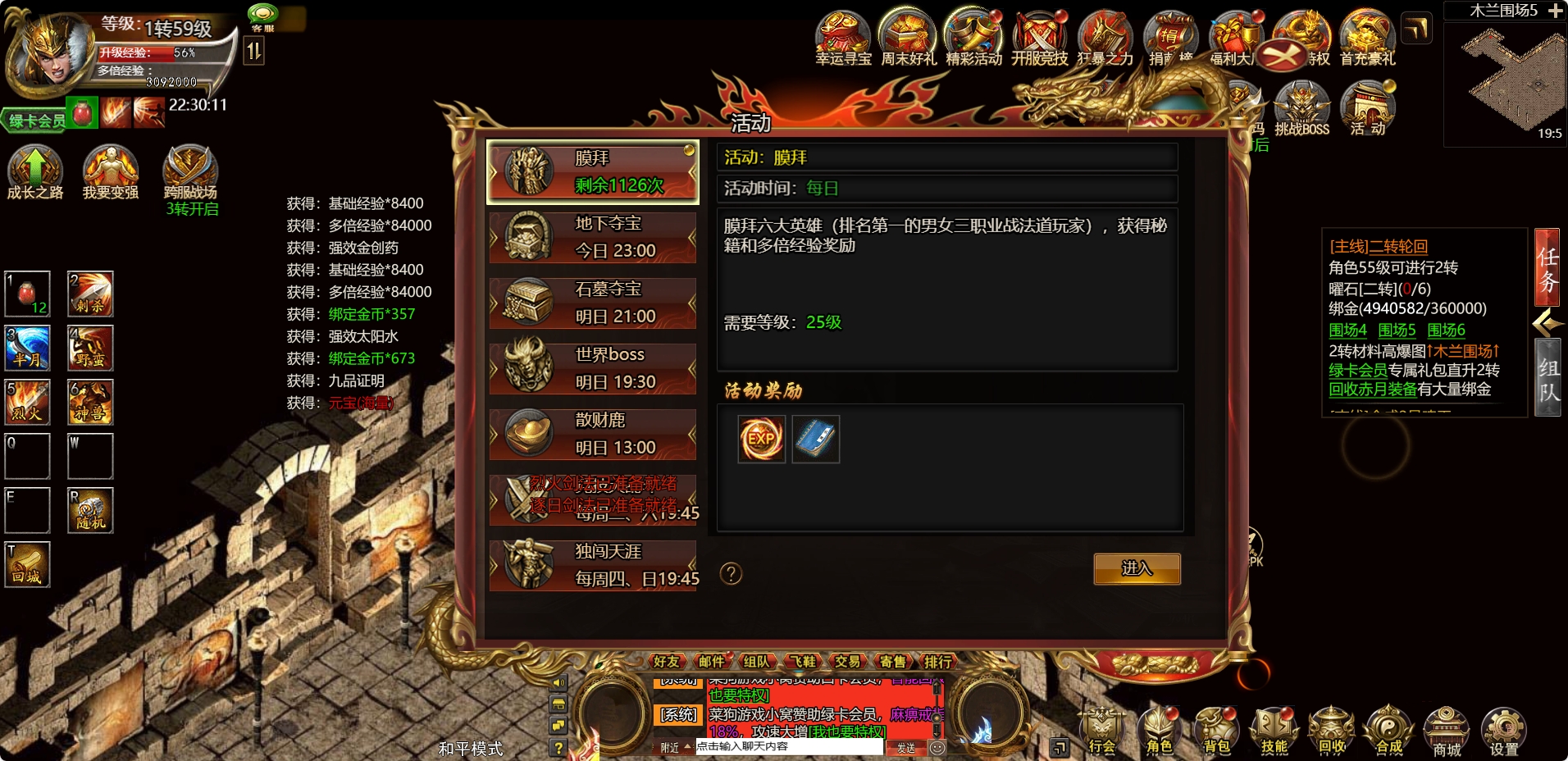Expand the minimap with the plus icon
1568x761 pixels.
coord(1557,11)
